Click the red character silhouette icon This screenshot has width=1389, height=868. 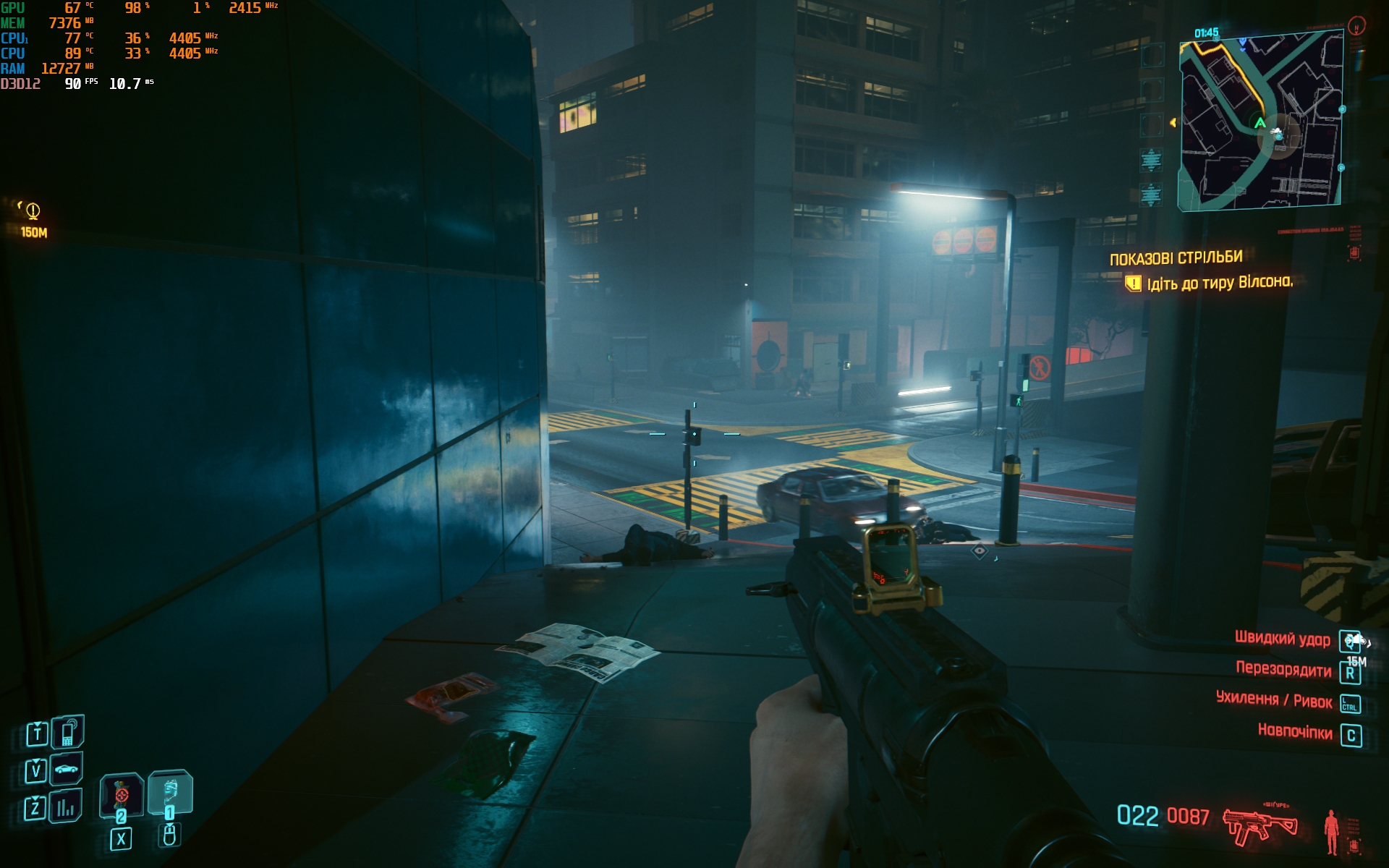tap(1330, 832)
